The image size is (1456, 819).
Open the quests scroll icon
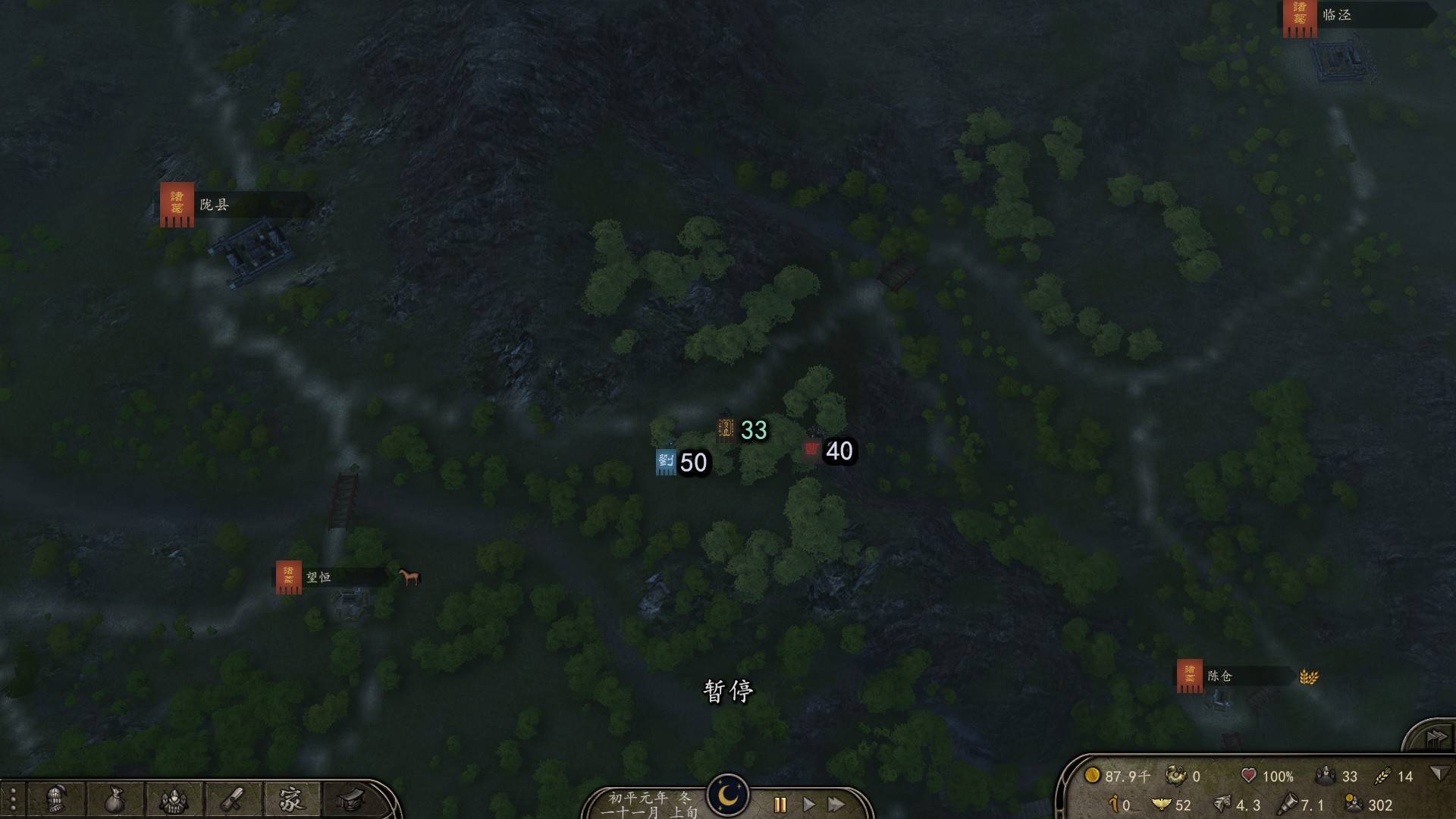232,799
